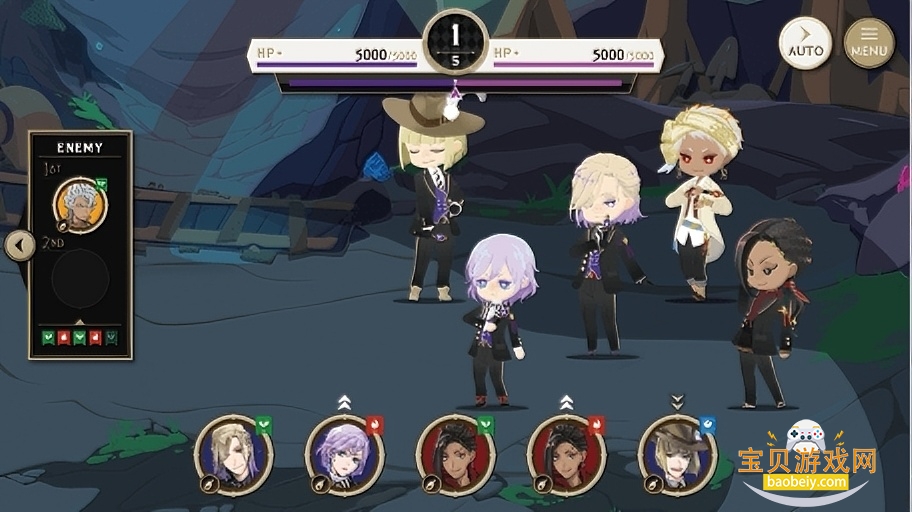The height and width of the screenshot is (512, 912).
Task: Select the hat-wearing character's blue water card
Action: point(677,454)
